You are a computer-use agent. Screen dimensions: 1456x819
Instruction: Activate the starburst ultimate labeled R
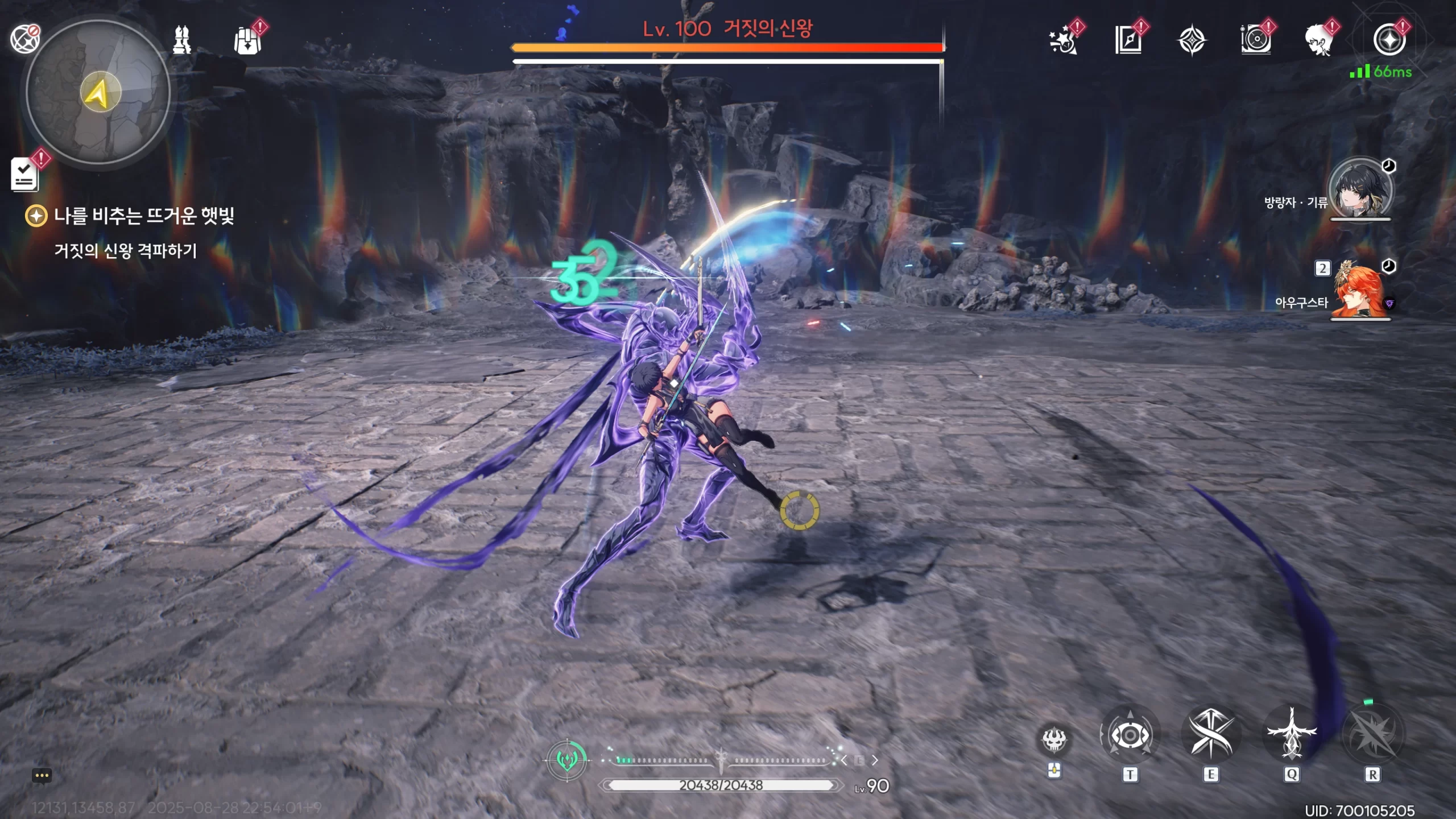click(1372, 735)
